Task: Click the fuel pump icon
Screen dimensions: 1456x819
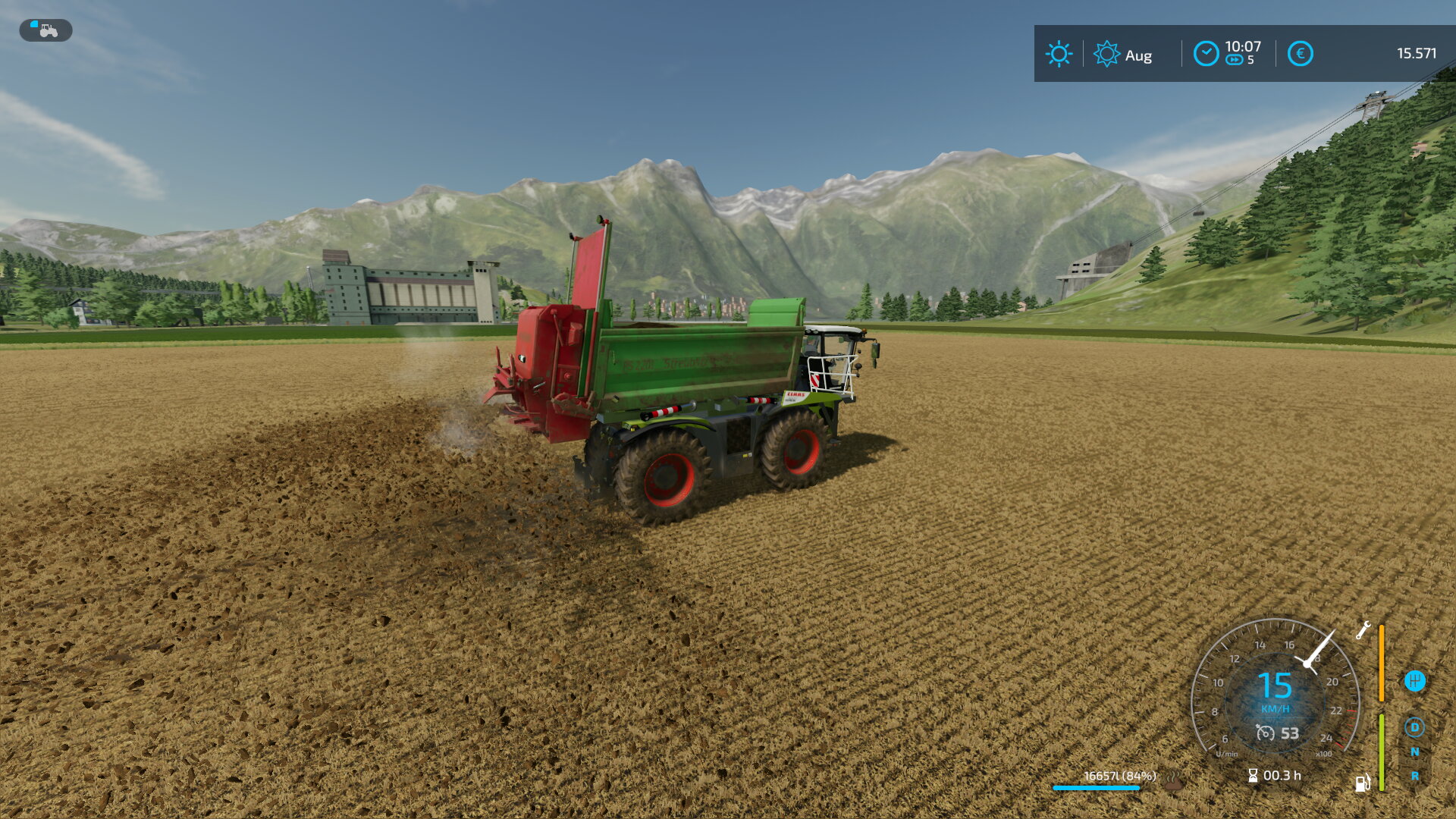Action: coord(1363,783)
